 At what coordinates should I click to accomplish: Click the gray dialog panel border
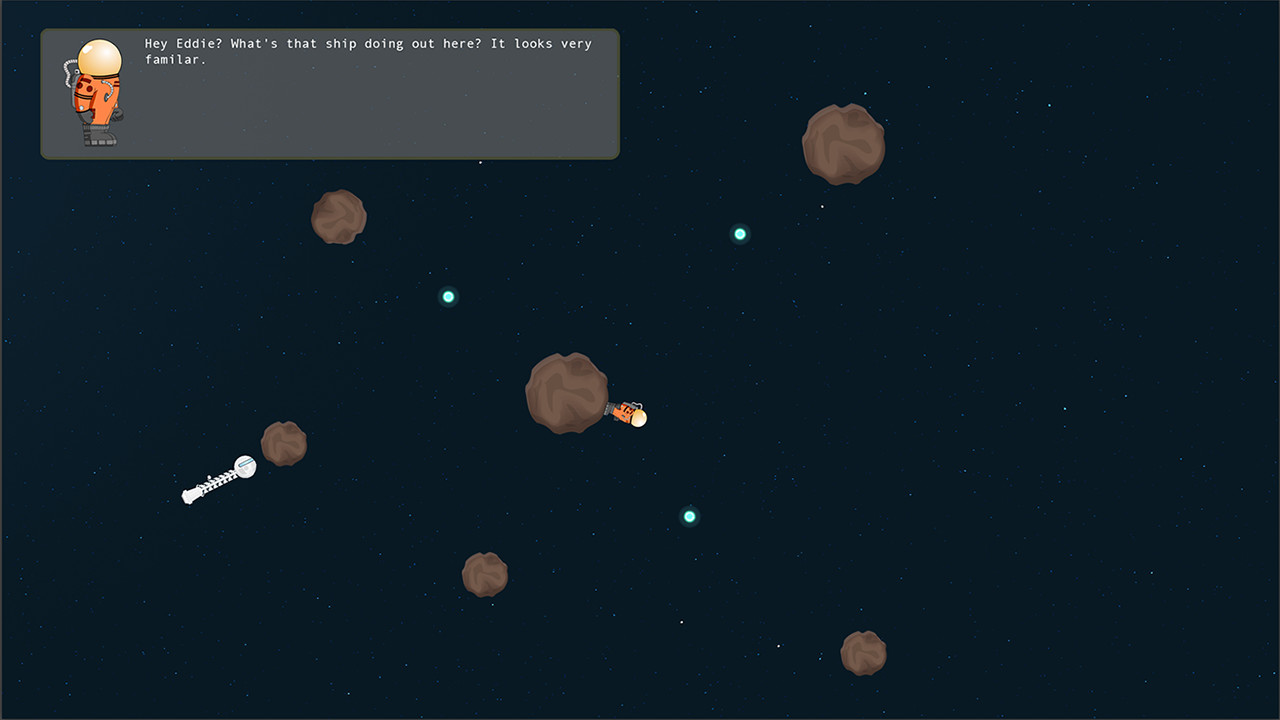click(x=330, y=158)
